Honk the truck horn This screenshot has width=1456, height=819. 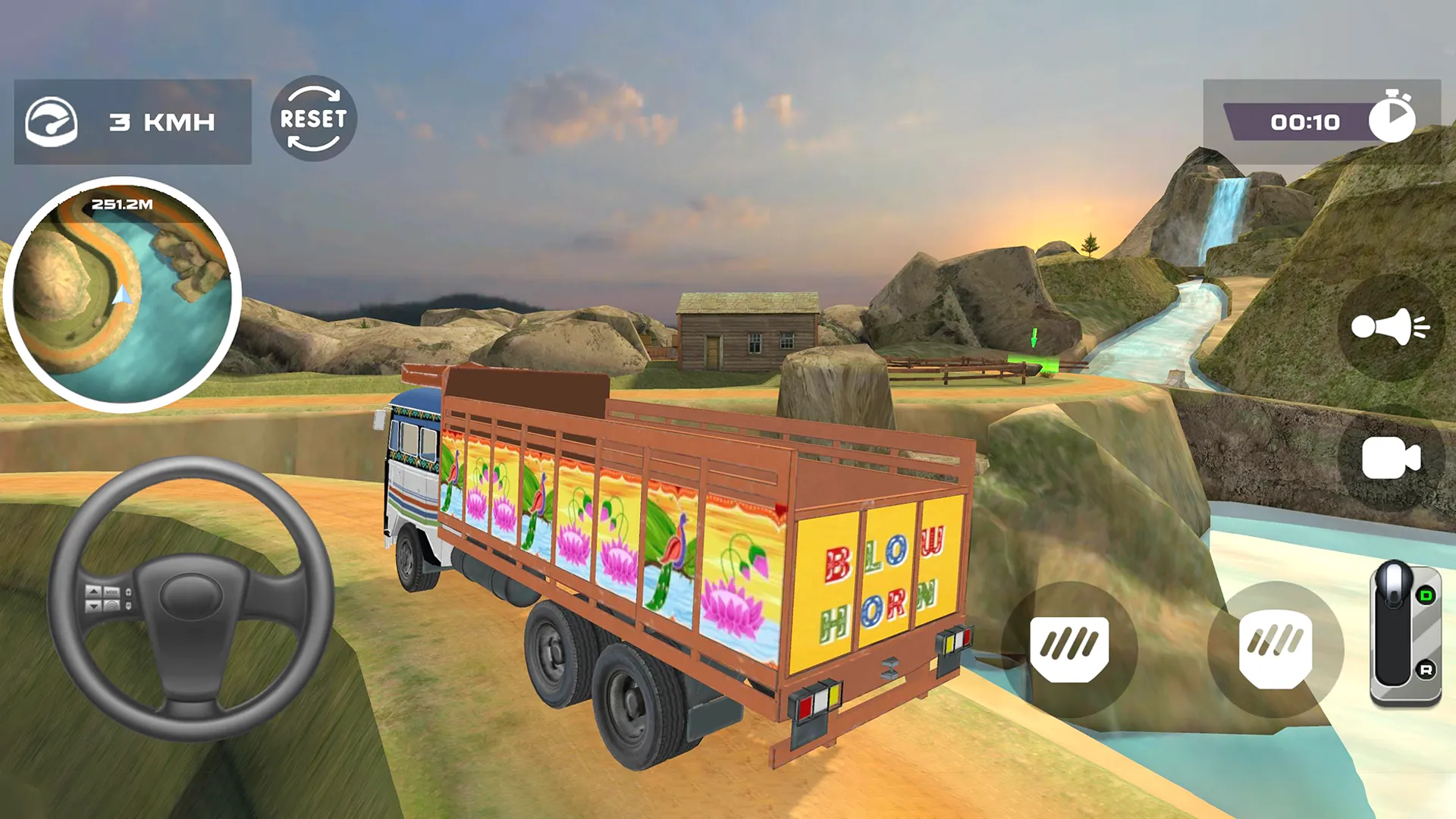(1390, 327)
